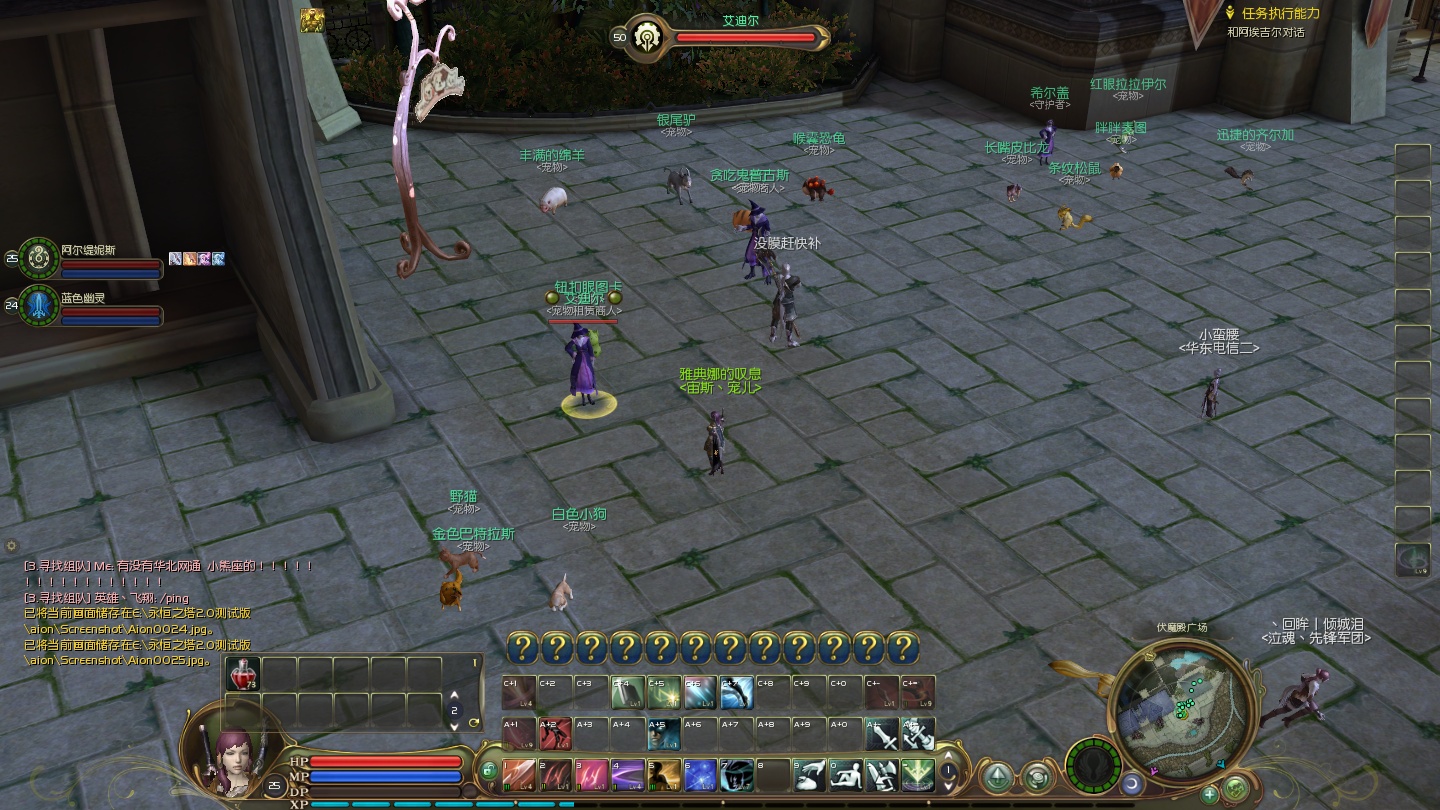Viewport: 1440px width, 810px height.
Task: Click the green up-arrow round button
Action: coord(996,776)
